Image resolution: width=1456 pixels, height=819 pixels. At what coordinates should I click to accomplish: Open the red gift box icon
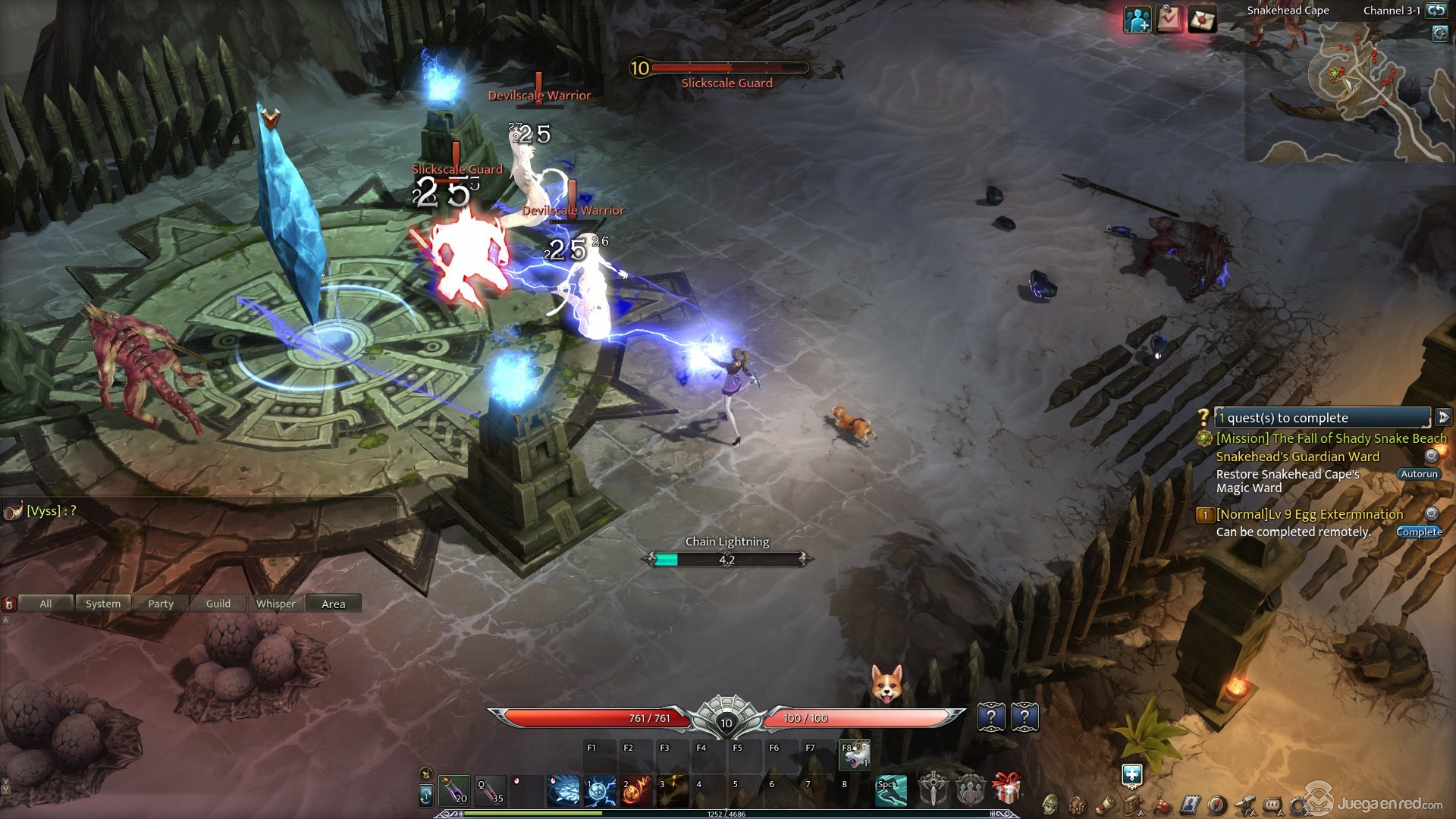[x=1006, y=789]
